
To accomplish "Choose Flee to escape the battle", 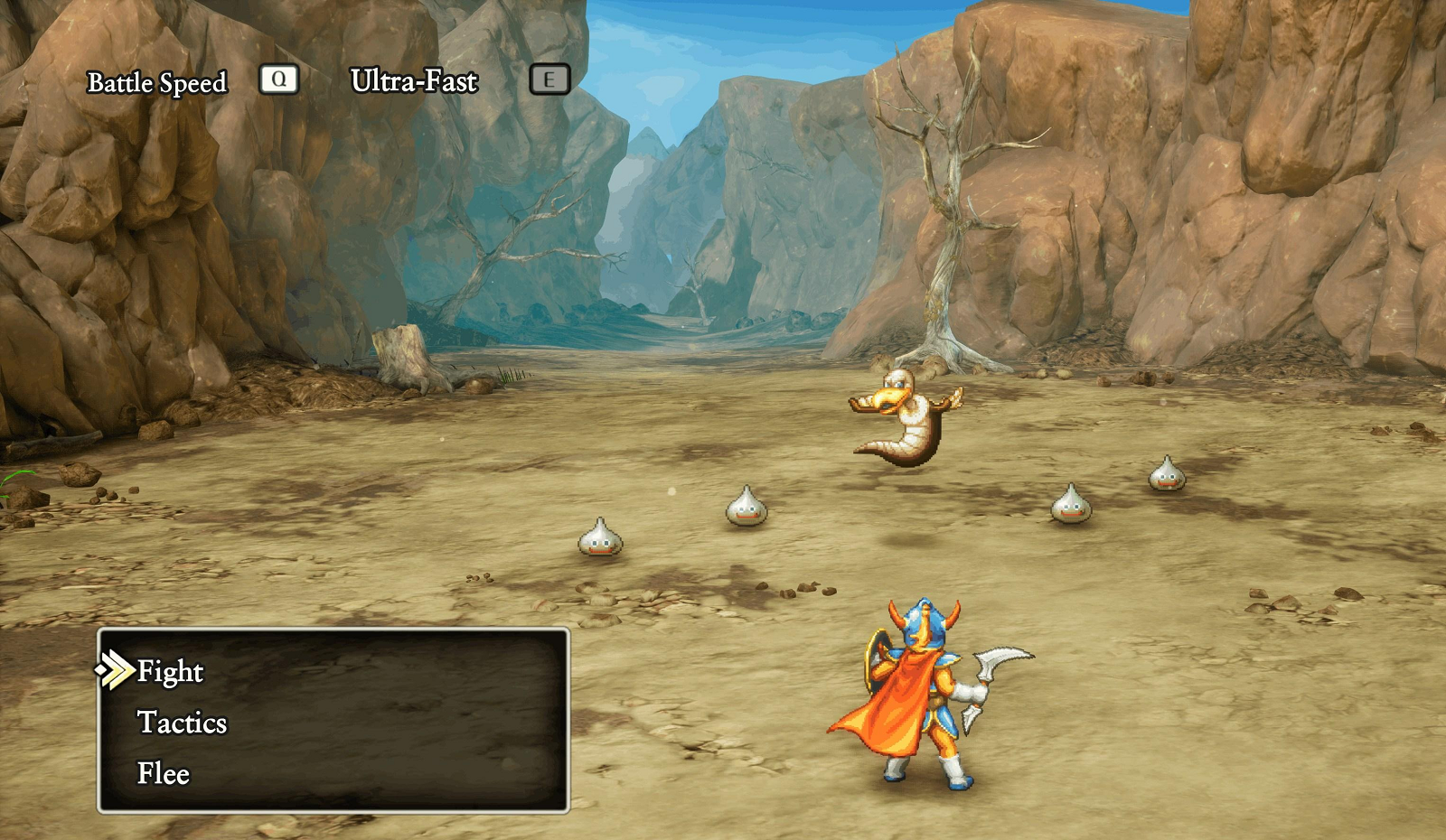I will coord(164,773).
